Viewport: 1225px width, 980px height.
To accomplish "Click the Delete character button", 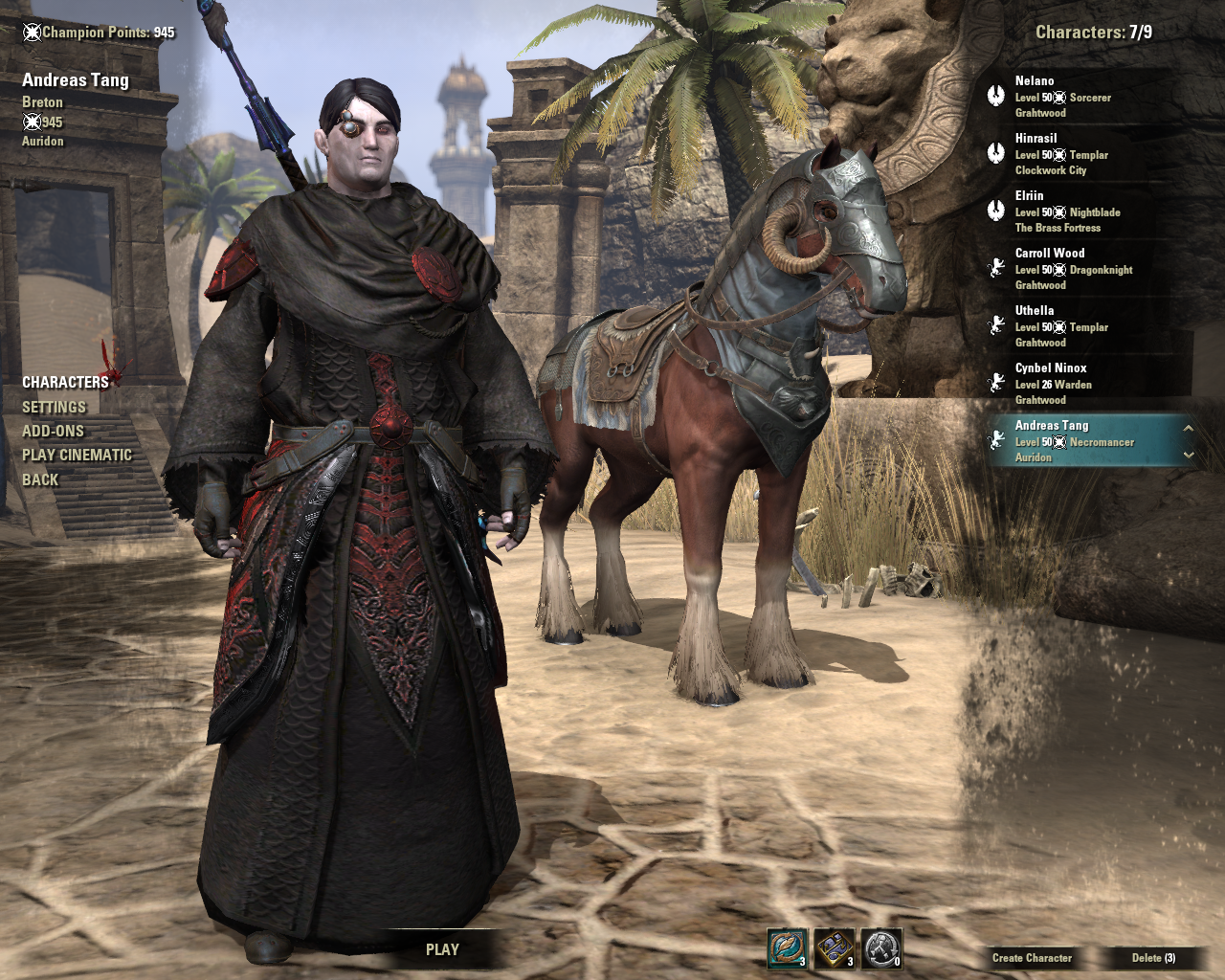I will (x=1153, y=957).
